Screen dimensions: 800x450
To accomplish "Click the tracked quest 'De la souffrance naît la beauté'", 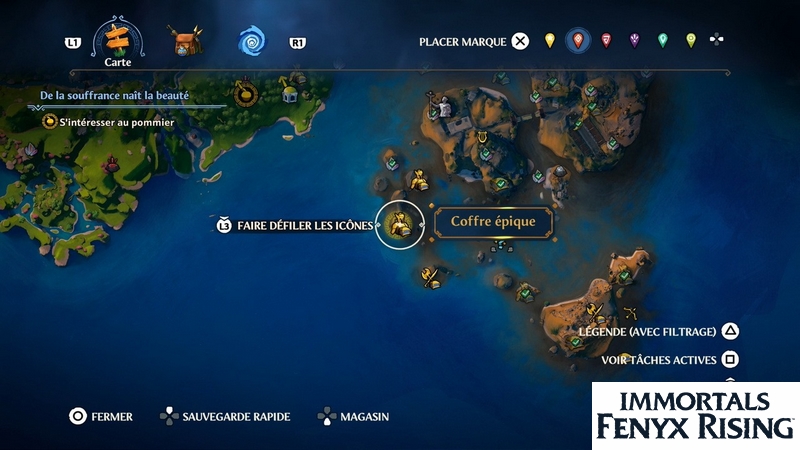I will [x=114, y=96].
